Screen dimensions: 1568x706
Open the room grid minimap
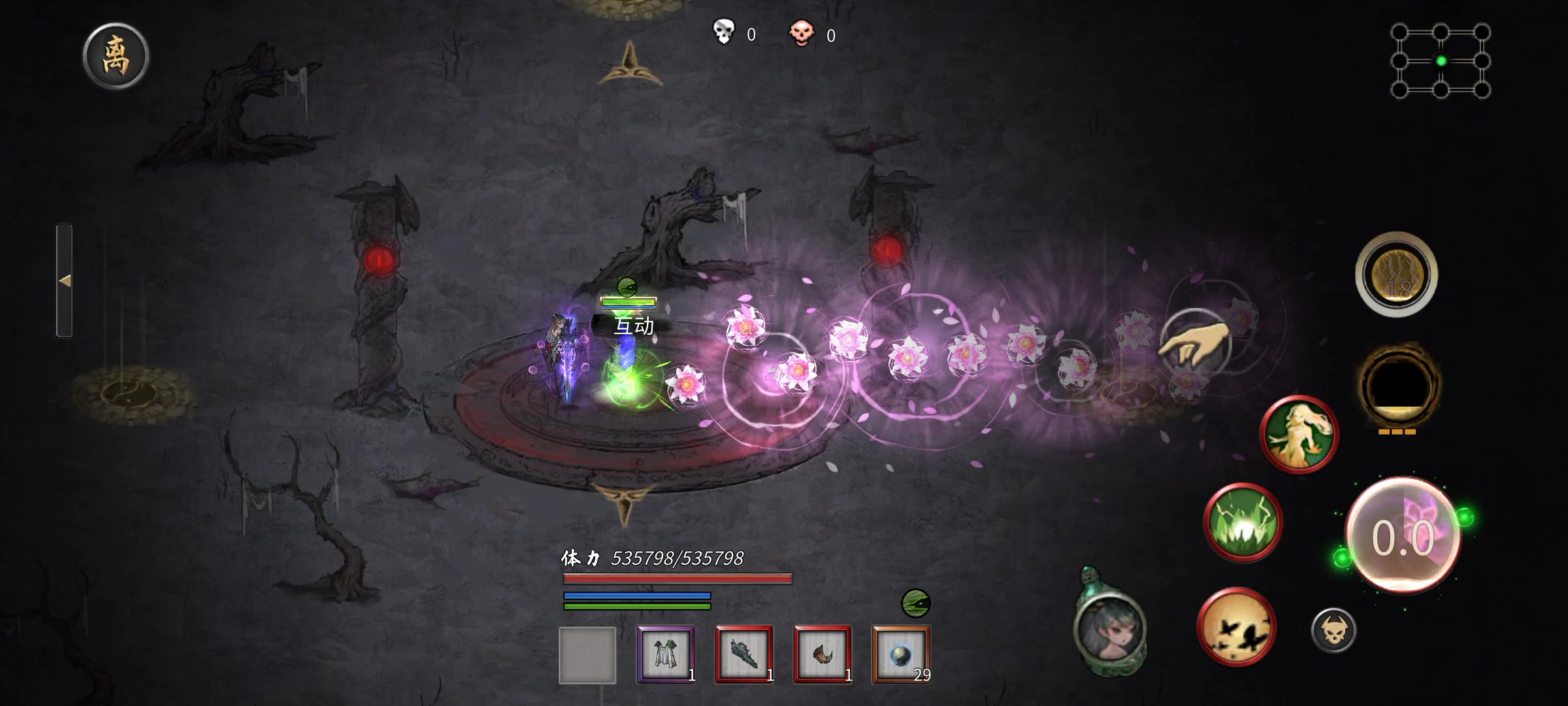pyautogui.click(x=1441, y=61)
